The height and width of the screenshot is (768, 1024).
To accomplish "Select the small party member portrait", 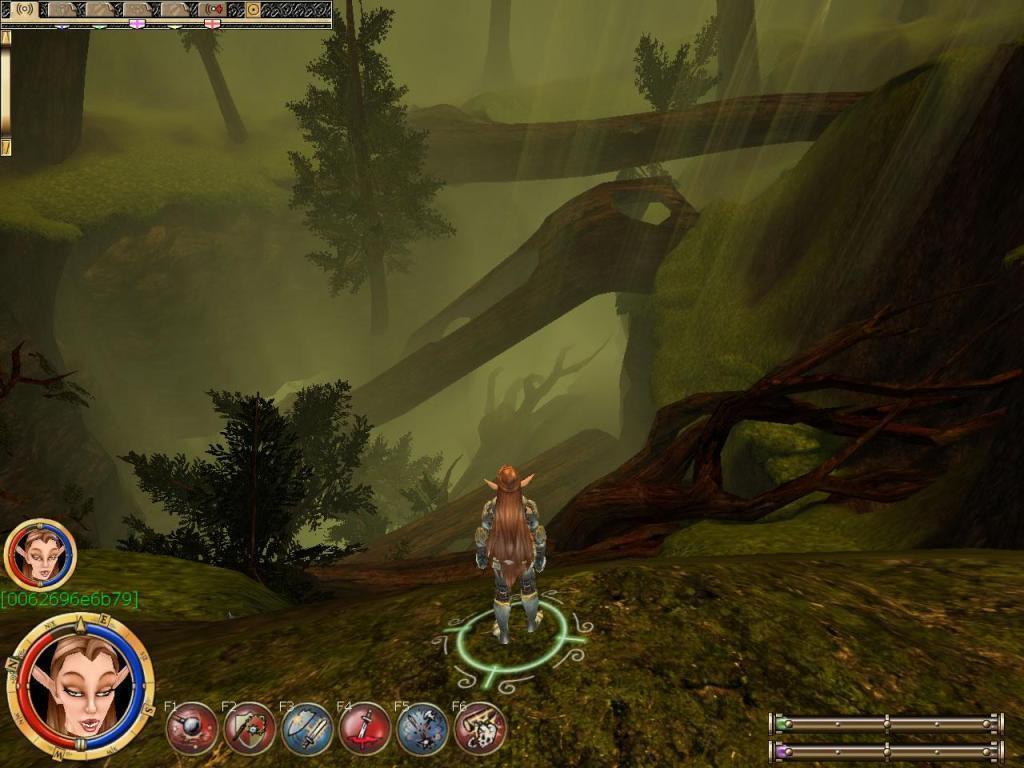I will click(x=40, y=553).
